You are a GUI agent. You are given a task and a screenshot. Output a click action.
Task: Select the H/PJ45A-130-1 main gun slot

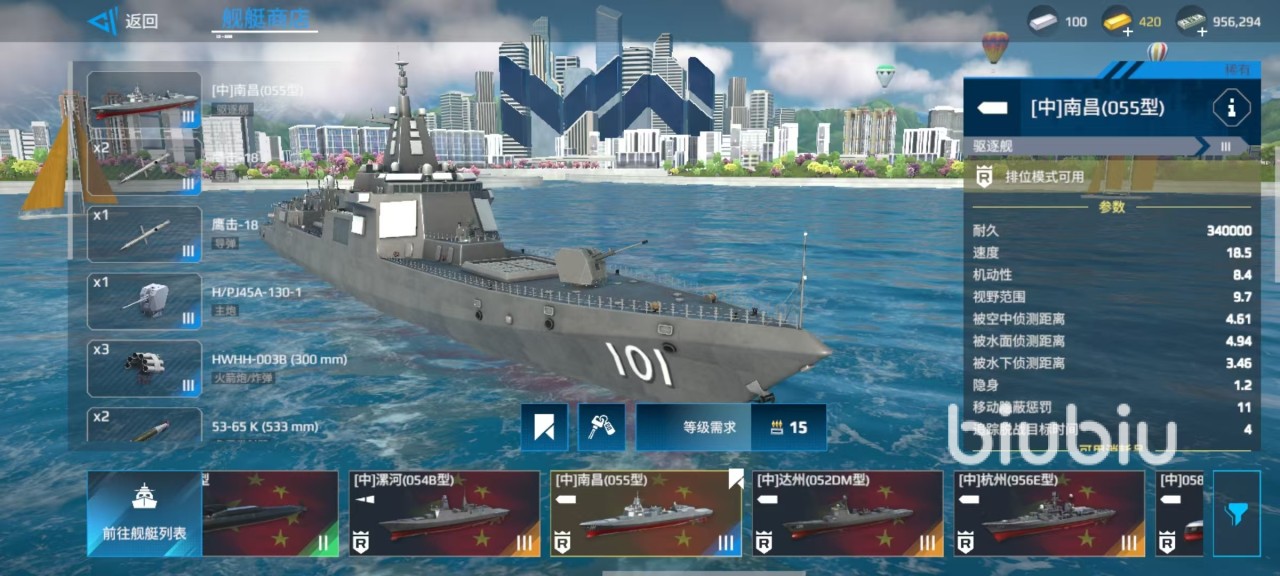[144, 301]
